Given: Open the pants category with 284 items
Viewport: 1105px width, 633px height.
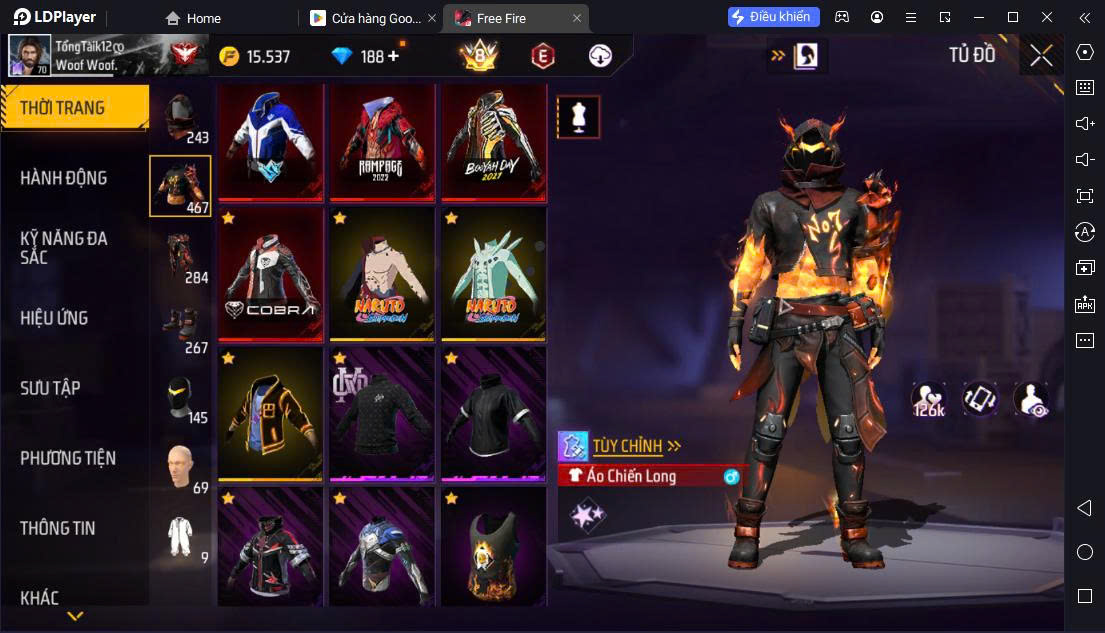Looking at the screenshot, I should [181, 257].
